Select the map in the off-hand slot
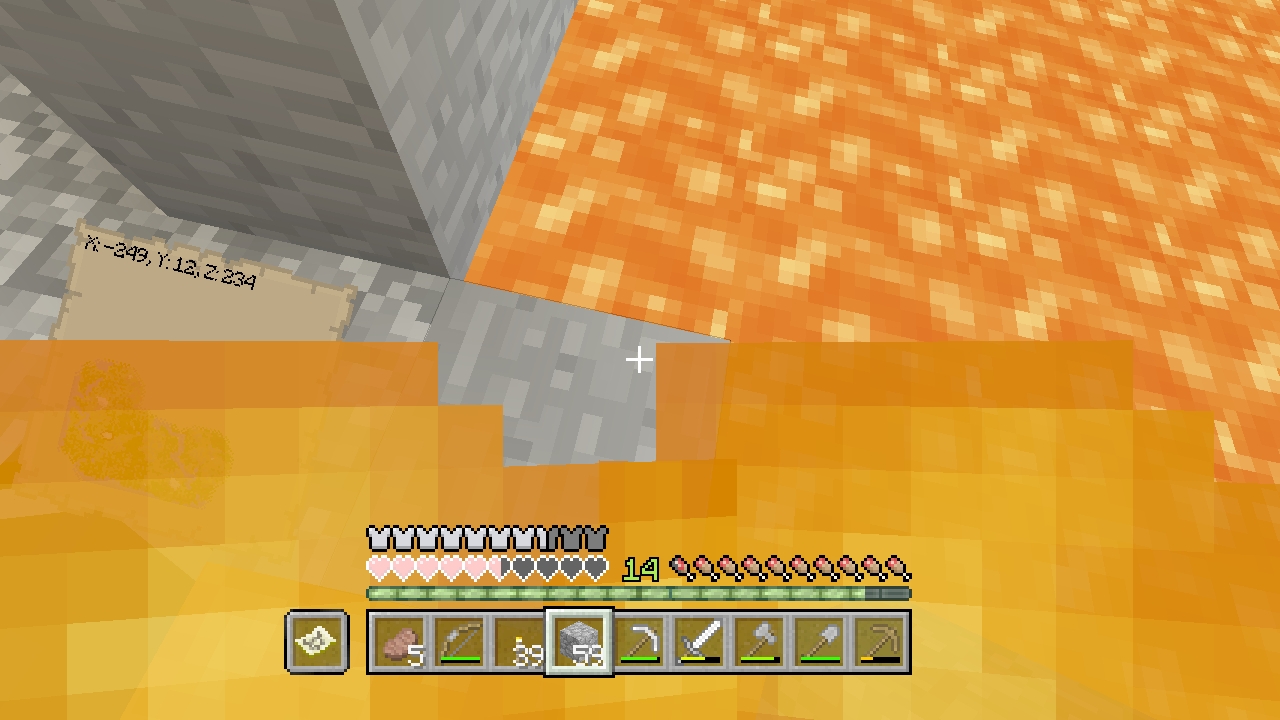Image resolution: width=1280 pixels, height=720 pixels. point(317,642)
